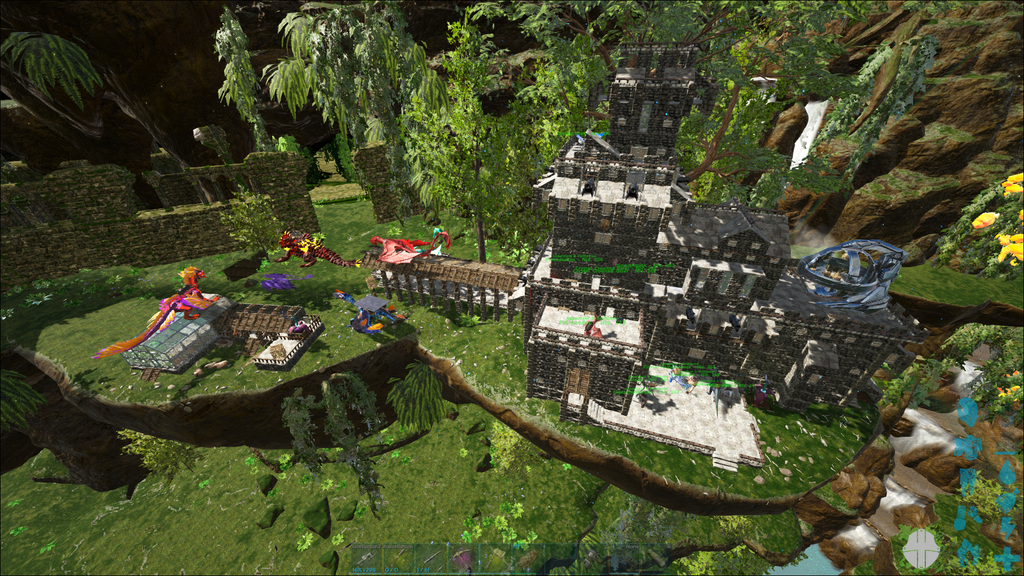Image resolution: width=1024 pixels, height=576 pixels.
Task: Click the chestpiece armor status icon
Action: click(967, 444)
